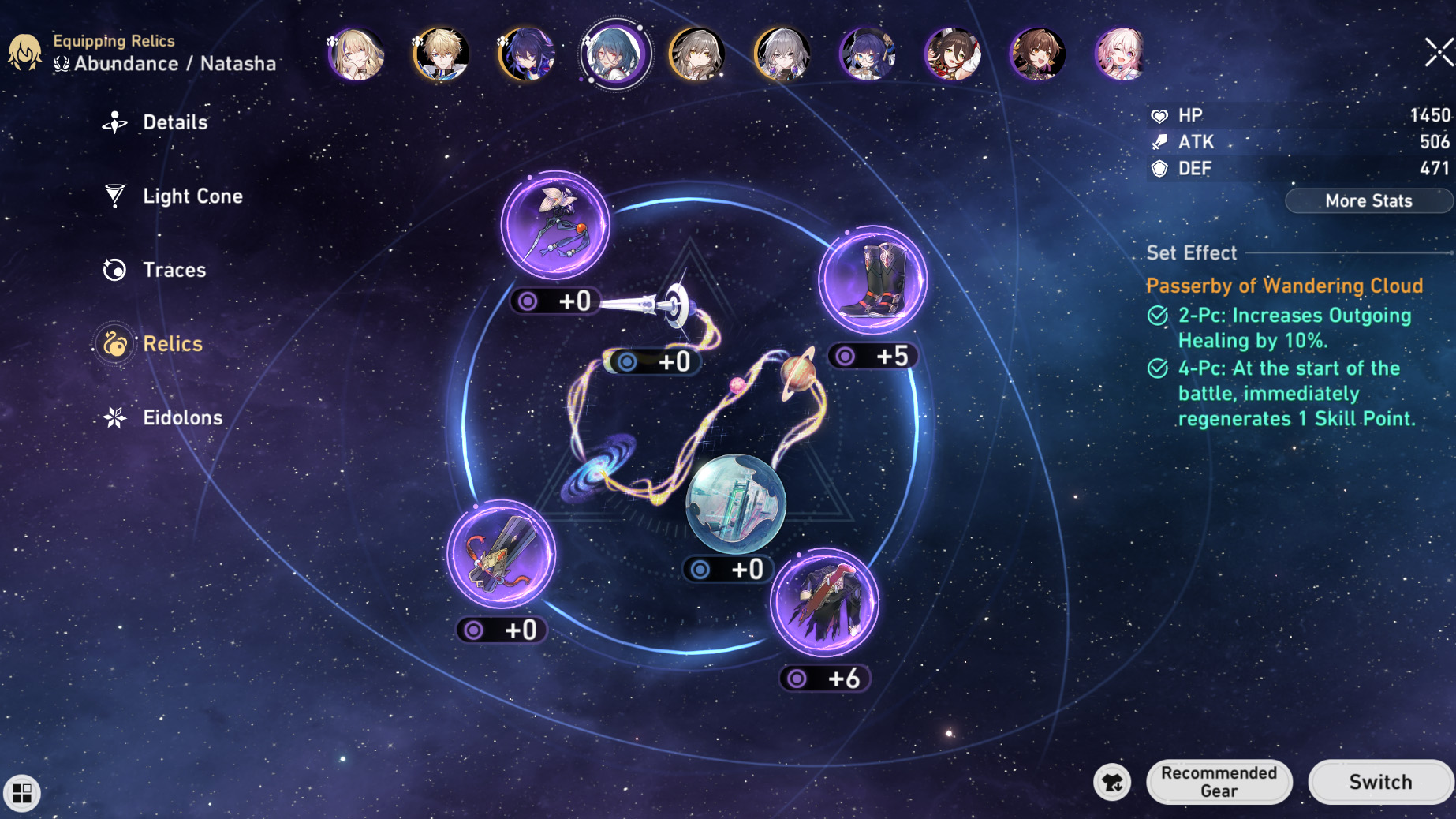
Task: Open the Eidolons section
Action: pos(181,418)
